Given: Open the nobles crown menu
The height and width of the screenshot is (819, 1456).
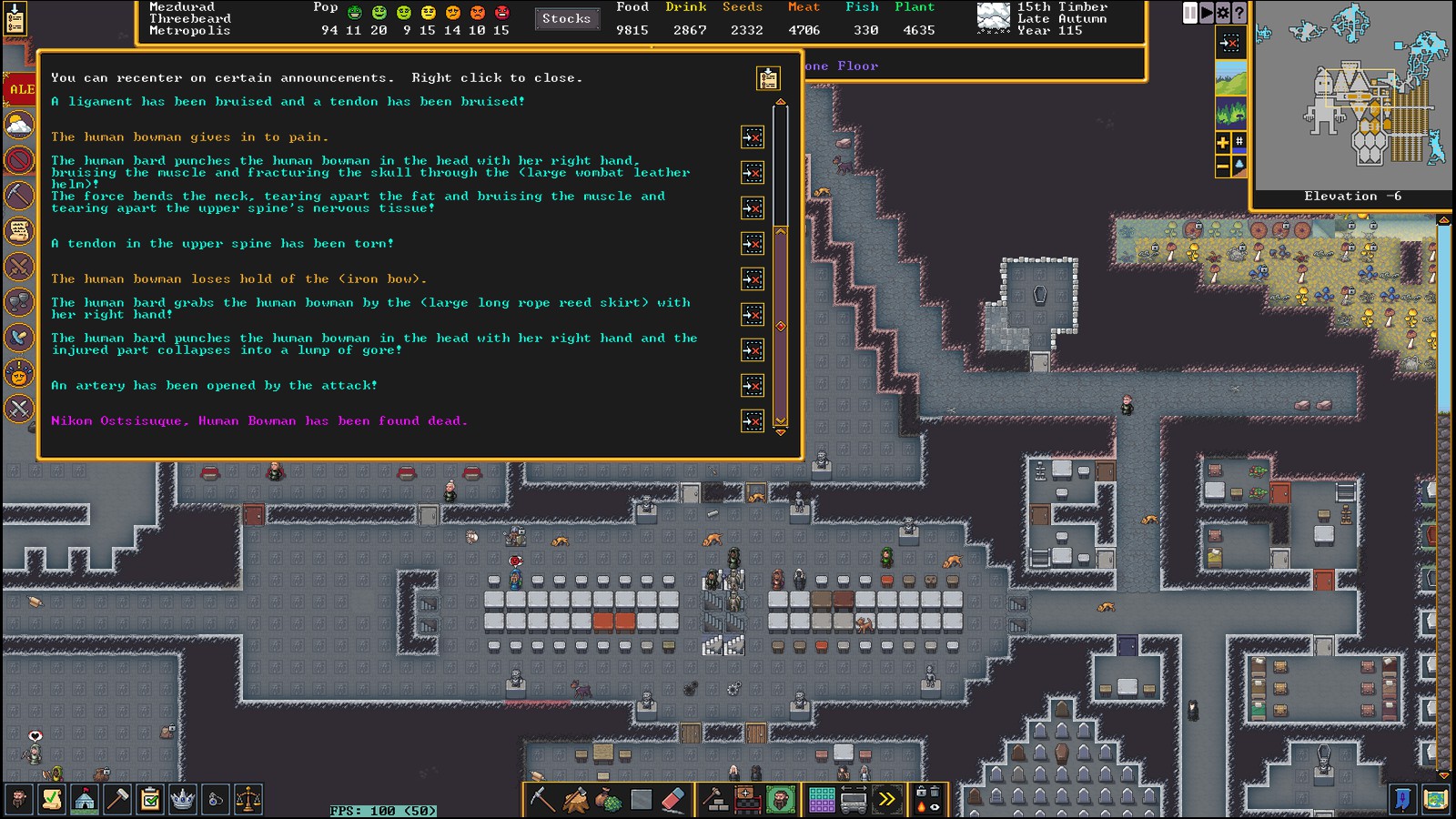Looking at the screenshot, I should click(183, 800).
